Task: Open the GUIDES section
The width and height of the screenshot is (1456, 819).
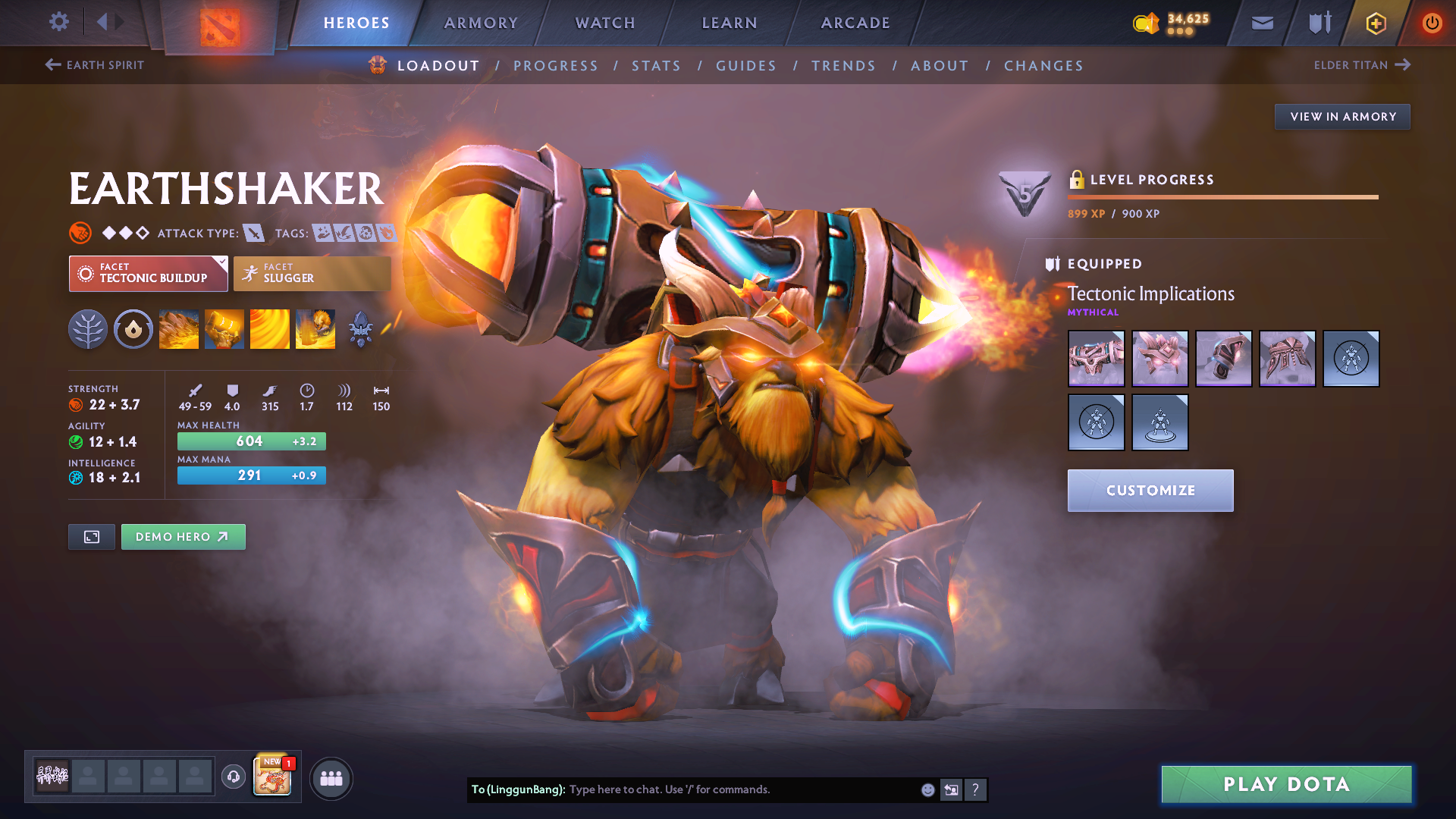Action: pos(746,65)
